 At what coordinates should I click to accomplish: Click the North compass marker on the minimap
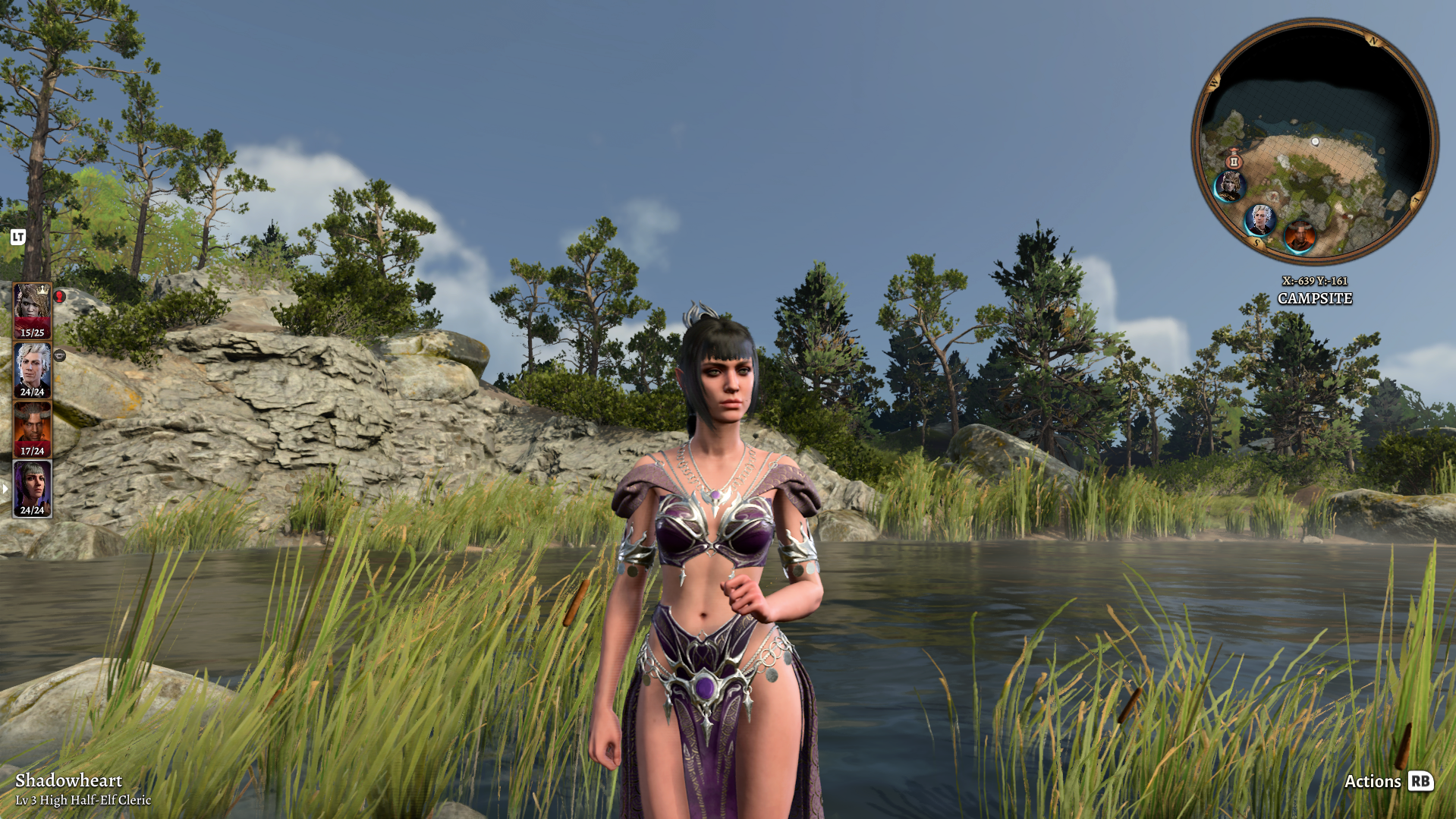click(x=1373, y=40)
